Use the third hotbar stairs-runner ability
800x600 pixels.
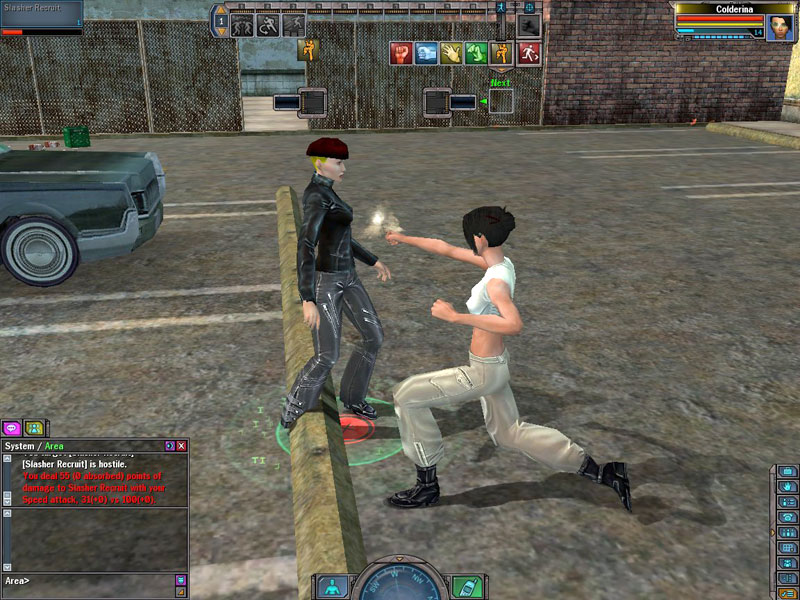pos(294,25)
